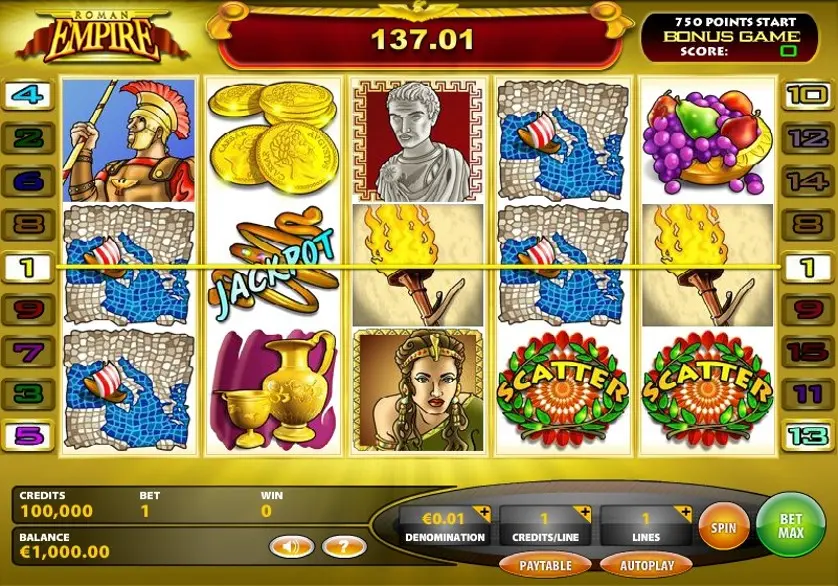The image size is (838, 586).
Task: Hit the green Bet Max button
Action: coord(791,521)
